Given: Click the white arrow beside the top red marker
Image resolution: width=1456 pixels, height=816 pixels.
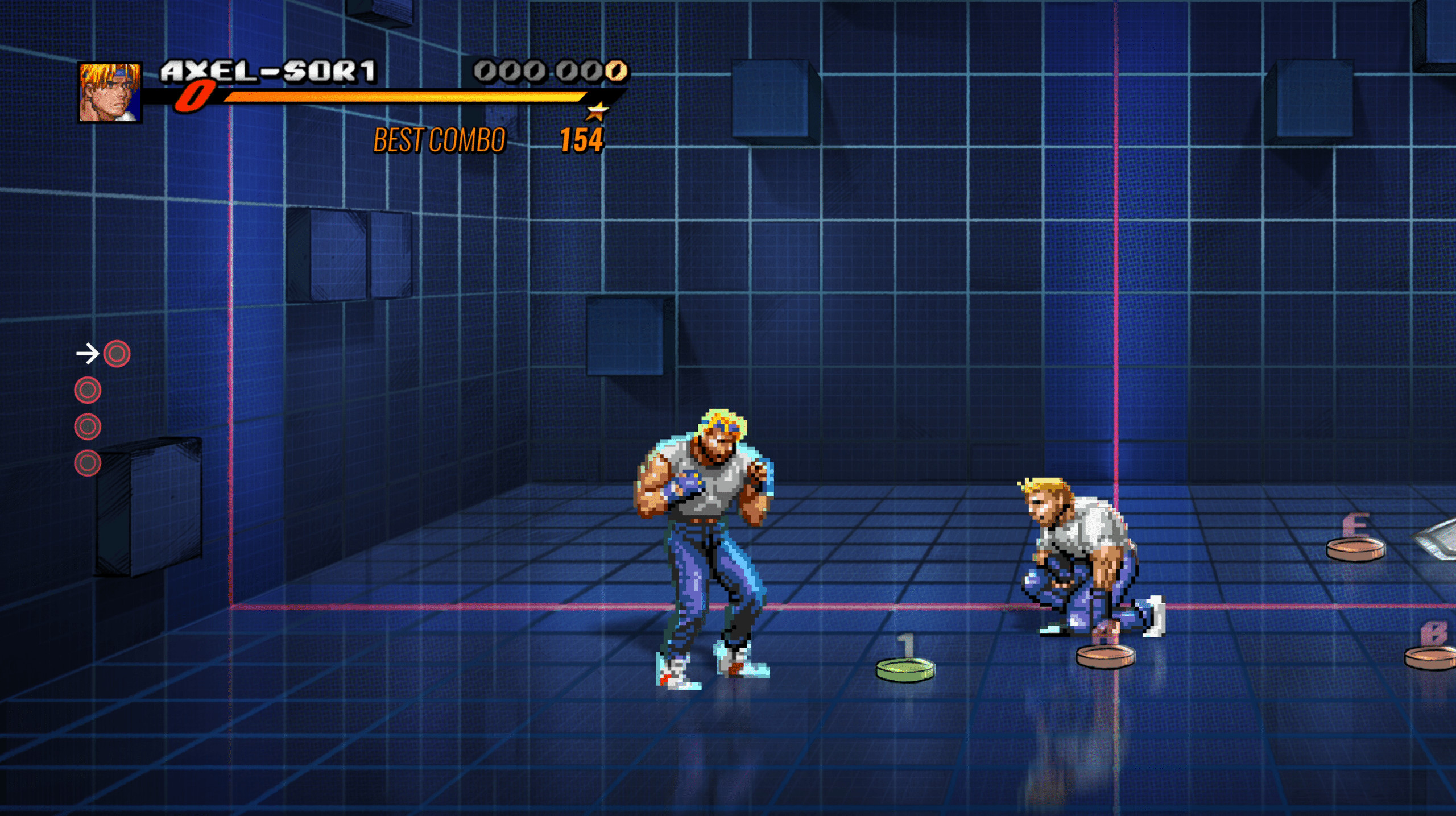Looking at the screenshot, I should pyautogui.click(x=87, y=354).
